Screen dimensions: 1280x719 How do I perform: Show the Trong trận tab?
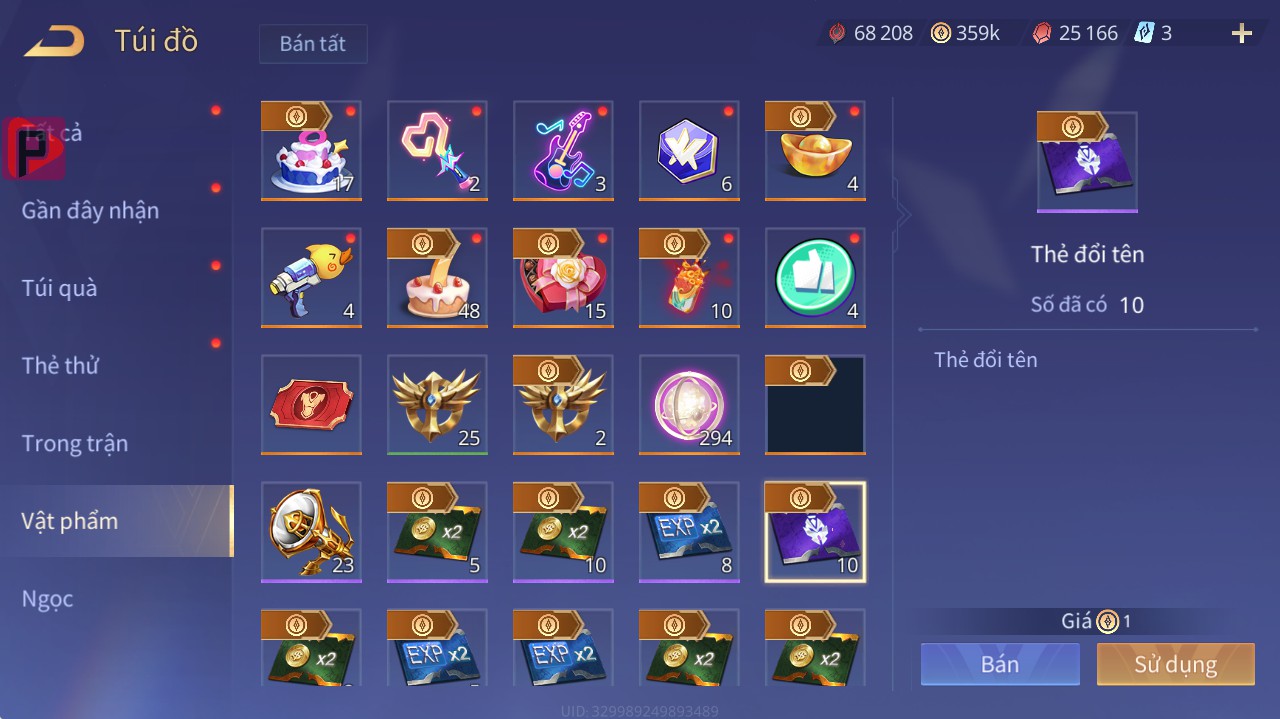pos(75,443)
